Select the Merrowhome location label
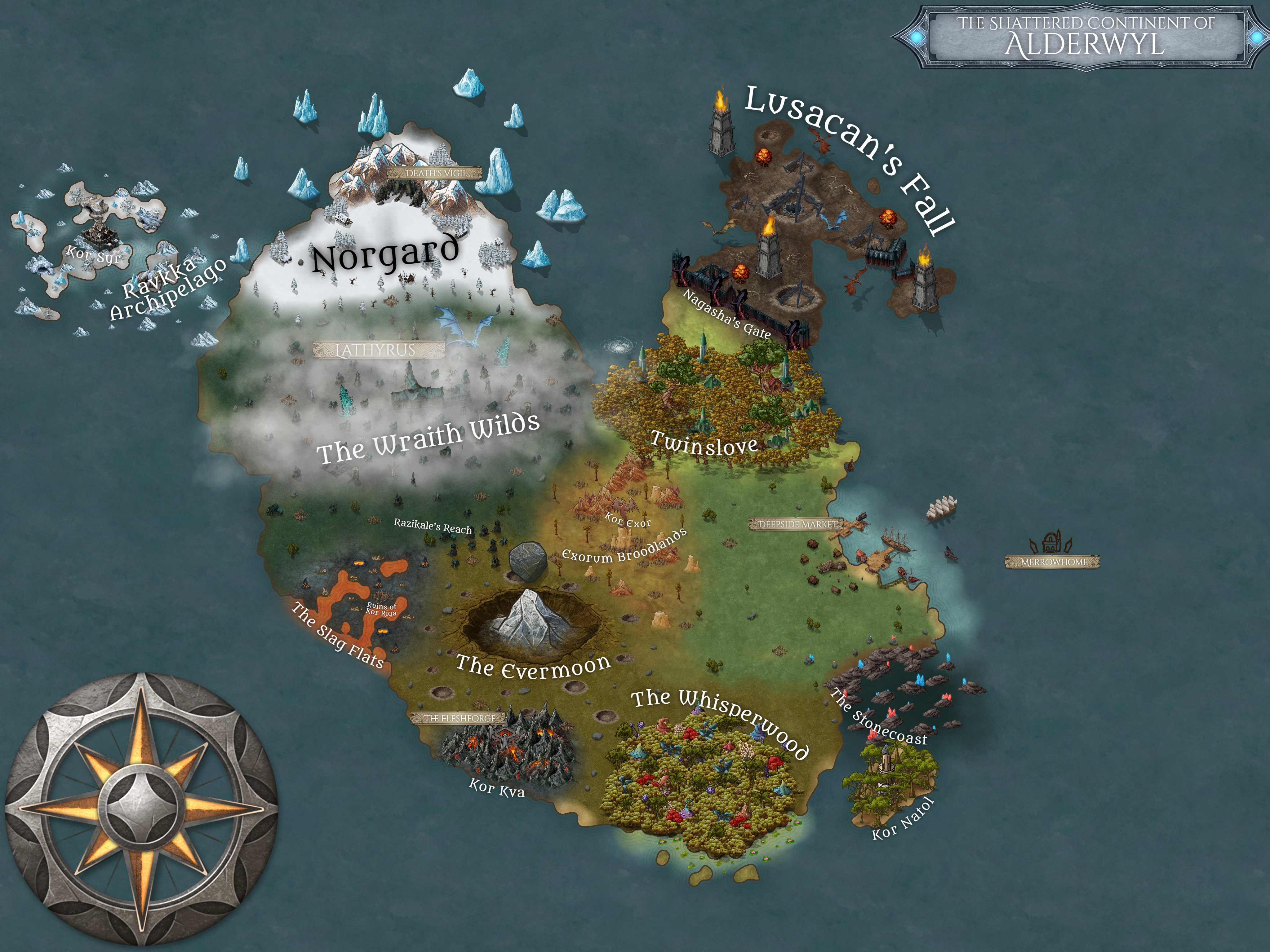Viewport: 1270px width, 952px height. click(x=1052, y=562)
